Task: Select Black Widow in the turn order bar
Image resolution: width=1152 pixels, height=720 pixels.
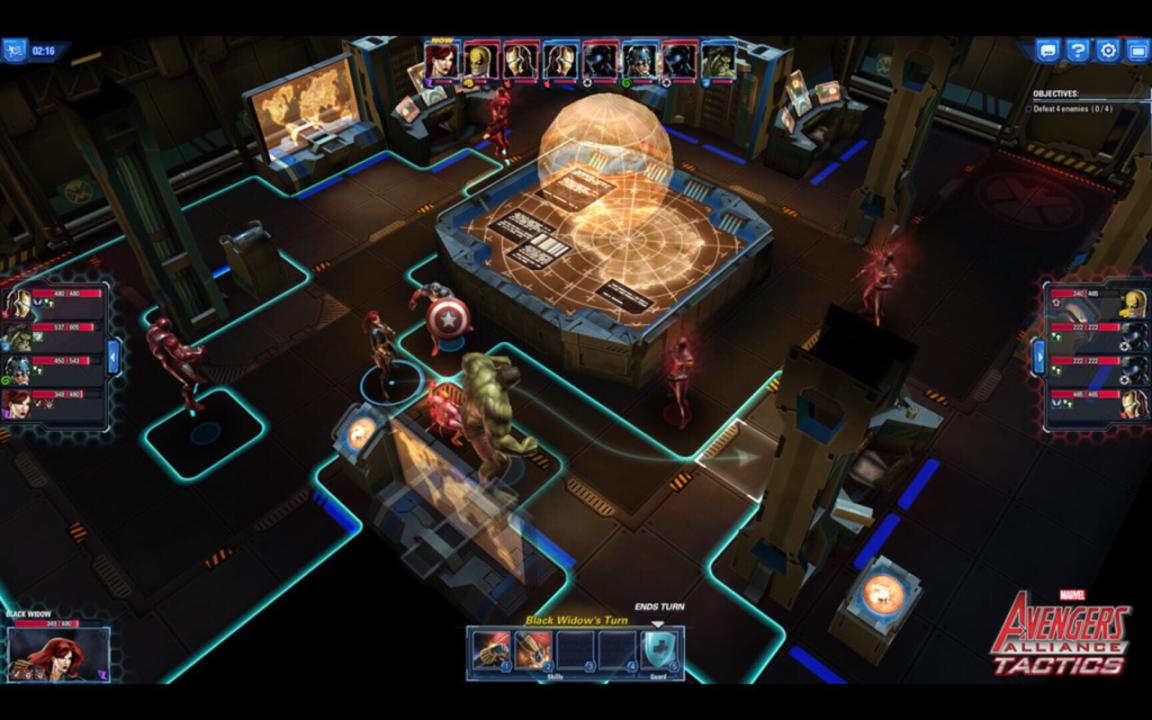Action: (442, 61)
